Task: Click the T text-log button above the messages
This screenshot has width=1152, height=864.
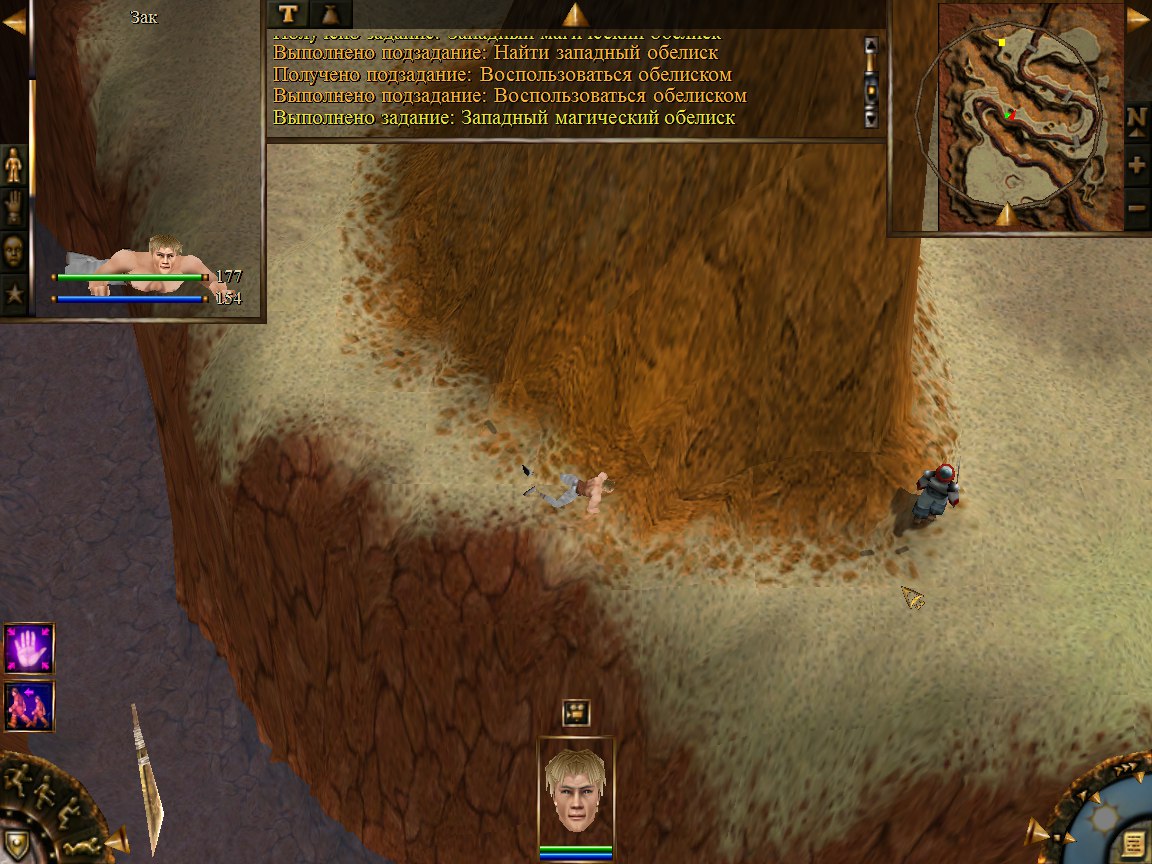Action: [x=289, y=14]
